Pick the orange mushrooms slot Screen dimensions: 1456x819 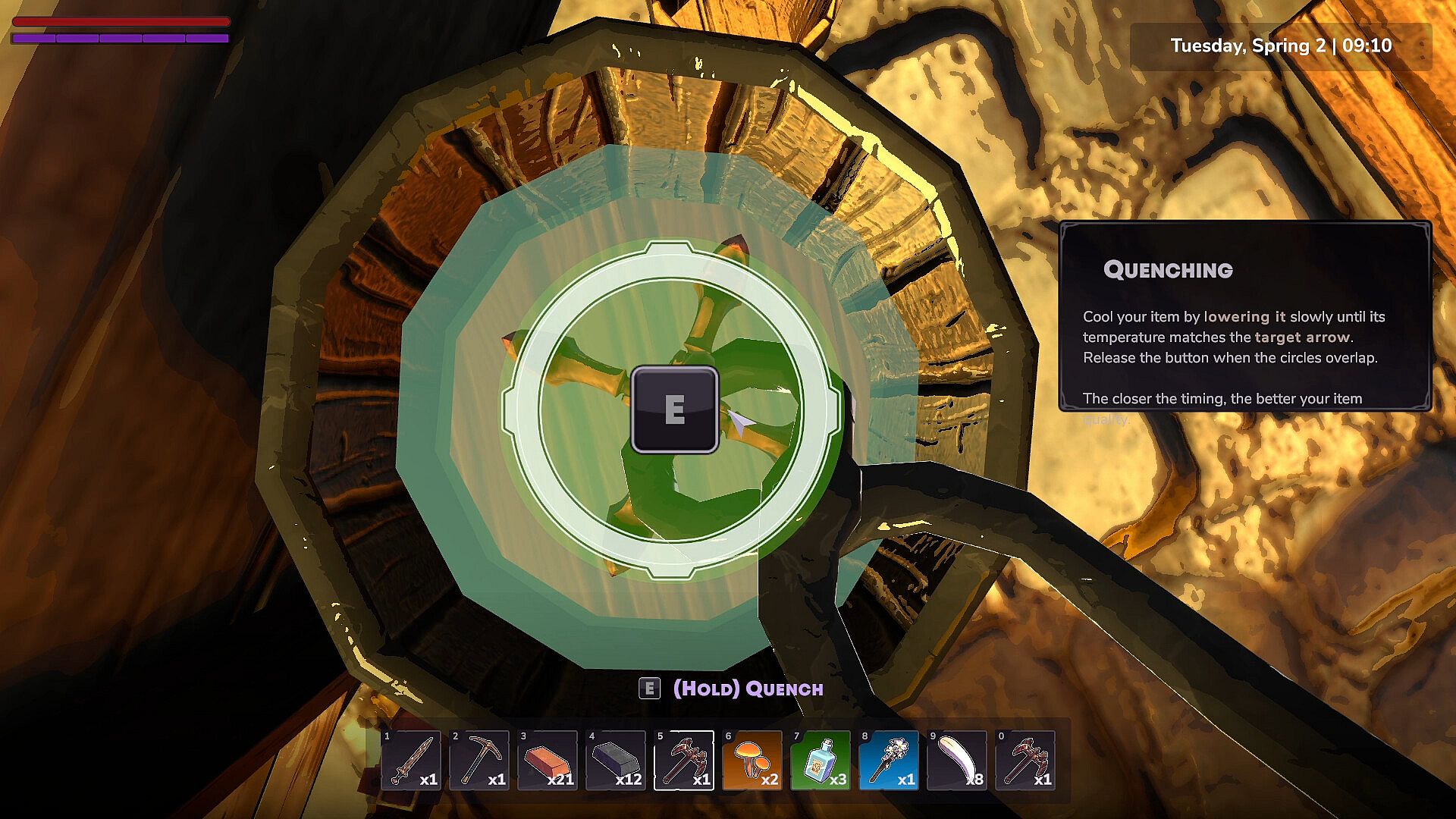(752, 760)
